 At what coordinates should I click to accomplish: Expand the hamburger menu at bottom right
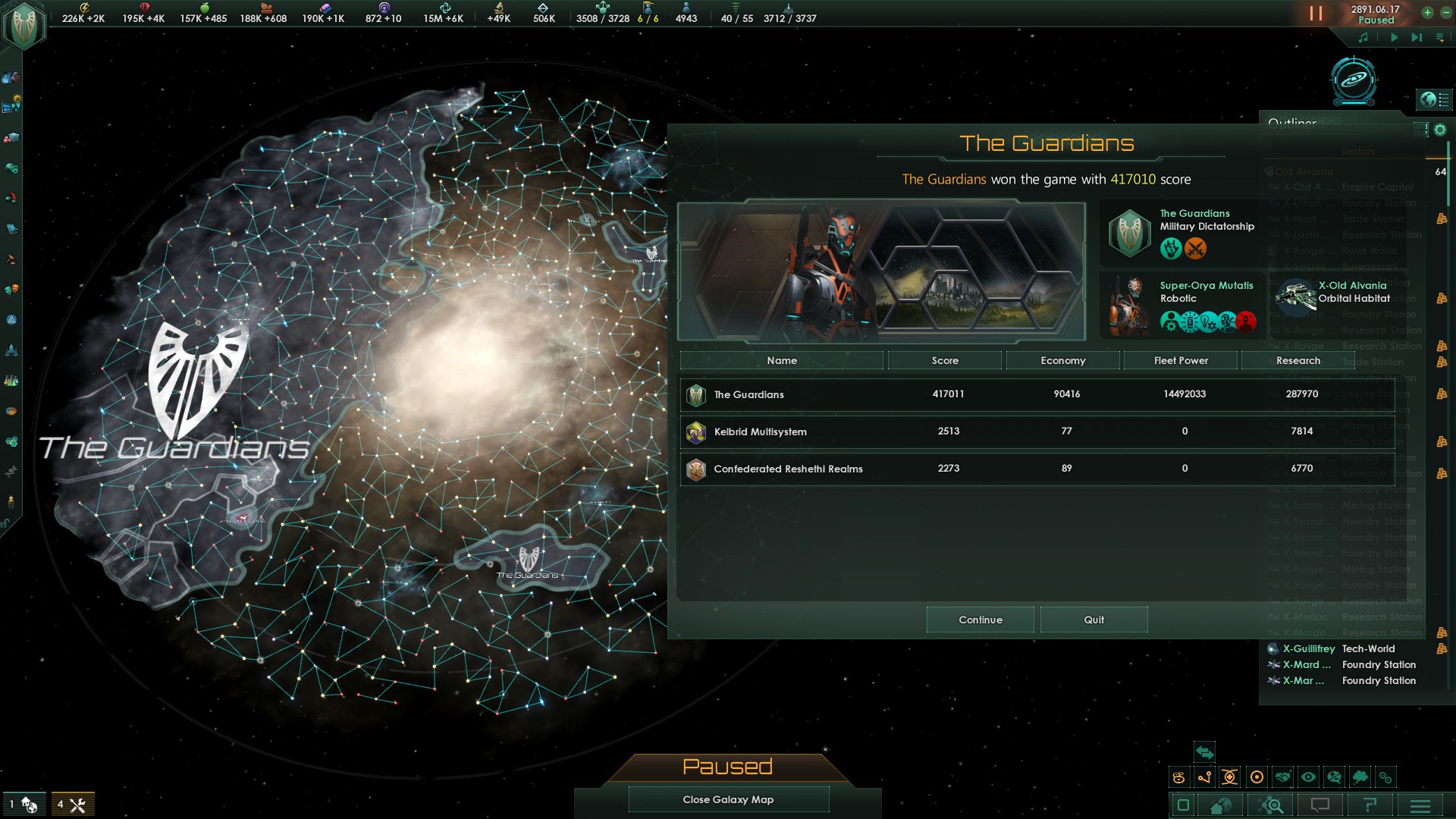pos(1420,805)
